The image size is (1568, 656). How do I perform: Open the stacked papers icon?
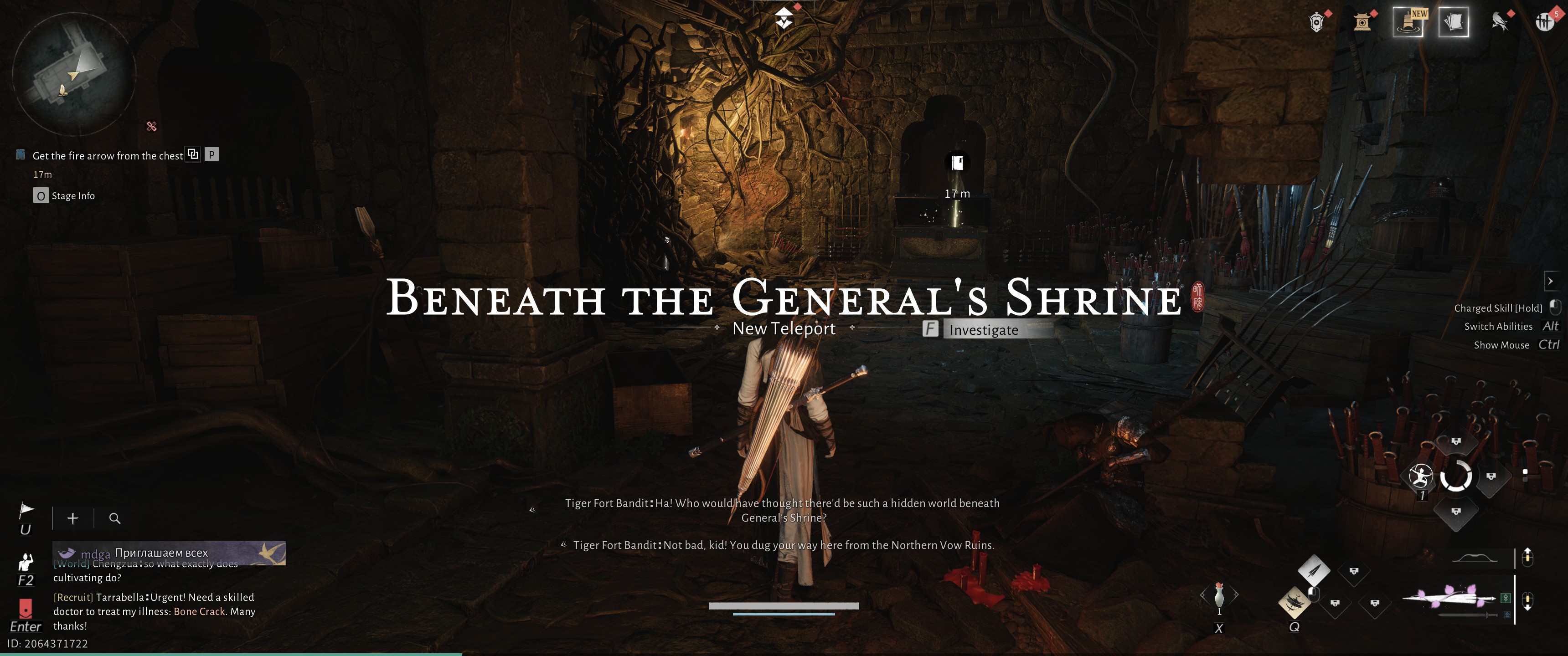click(x=1453, y=22)
